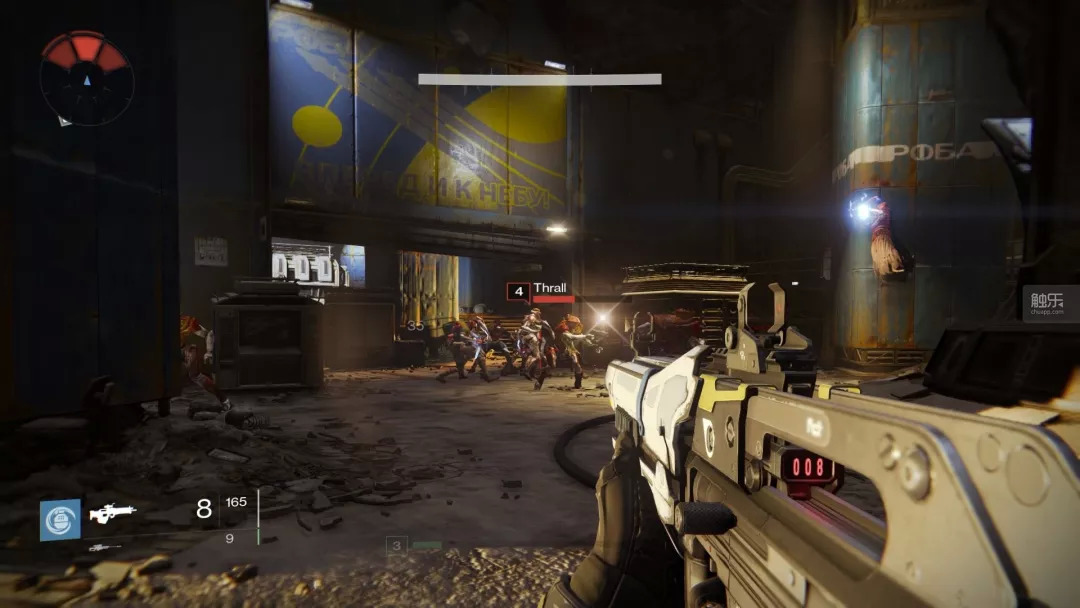
Task: Click the motion tracker radar
Action: [x=86, y=78]
